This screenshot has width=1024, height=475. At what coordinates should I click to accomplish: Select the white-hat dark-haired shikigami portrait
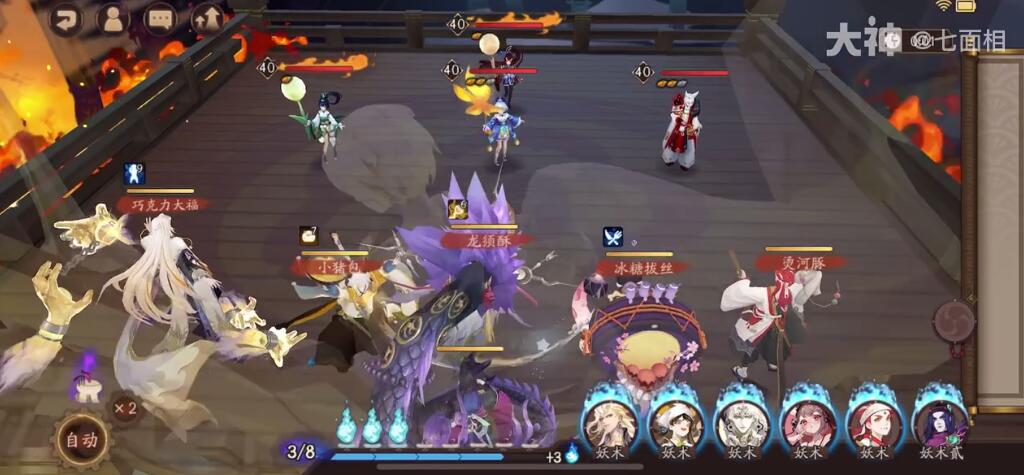point(675,422)
